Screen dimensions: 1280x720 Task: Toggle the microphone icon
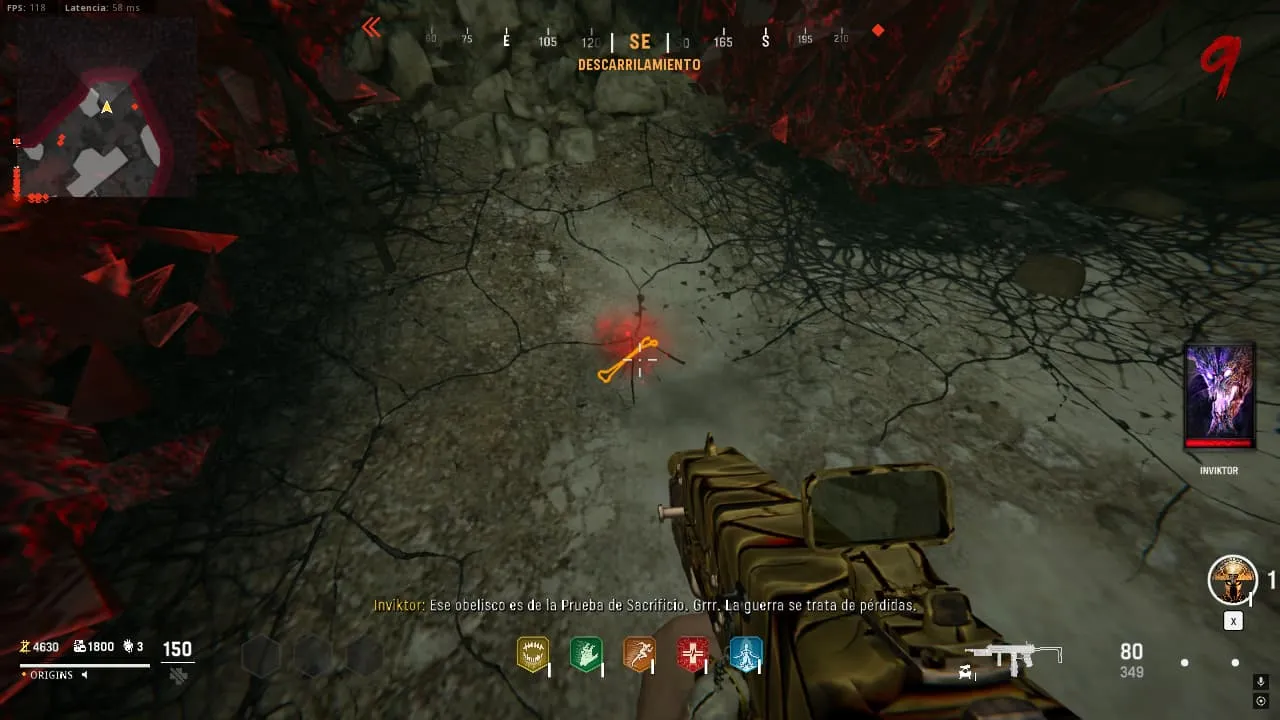(x=1261, y=682)
